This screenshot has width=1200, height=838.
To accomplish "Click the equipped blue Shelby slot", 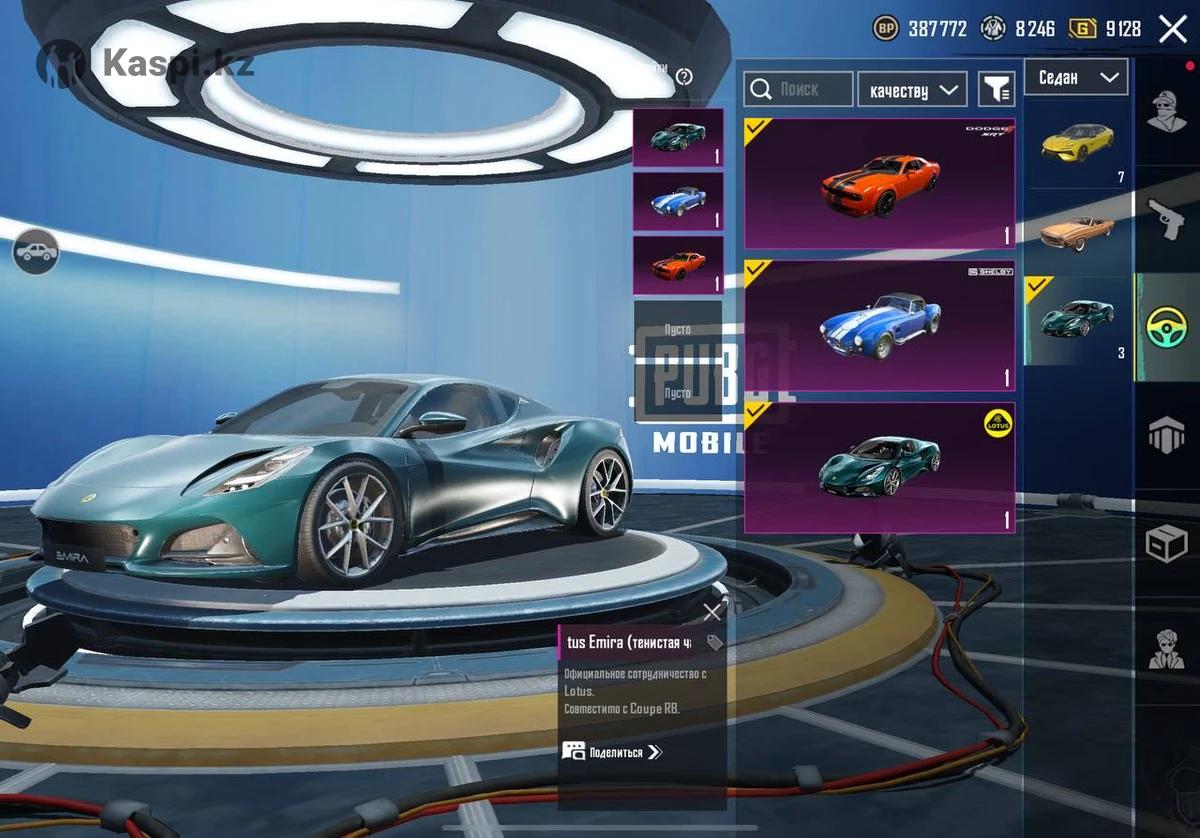I will click(677, 201).
